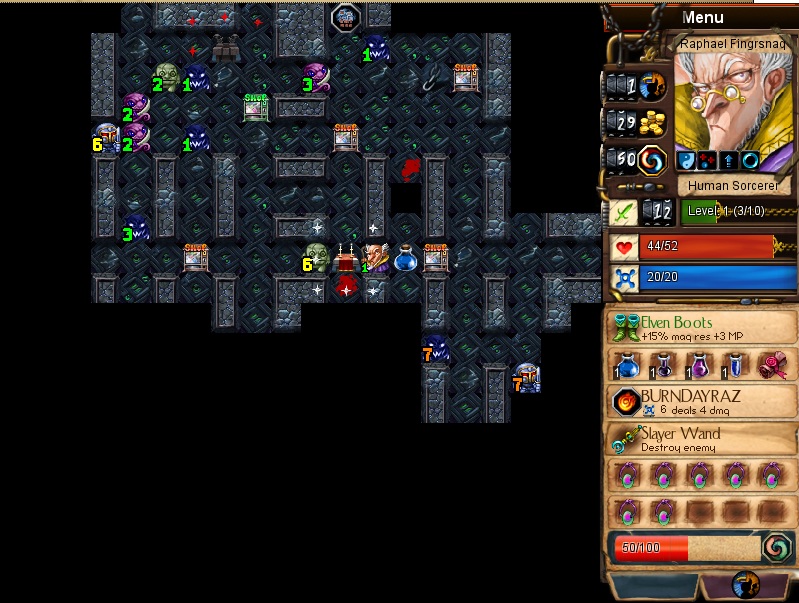Open the bottom tab with the blue-orange head icon

point(746,585)
